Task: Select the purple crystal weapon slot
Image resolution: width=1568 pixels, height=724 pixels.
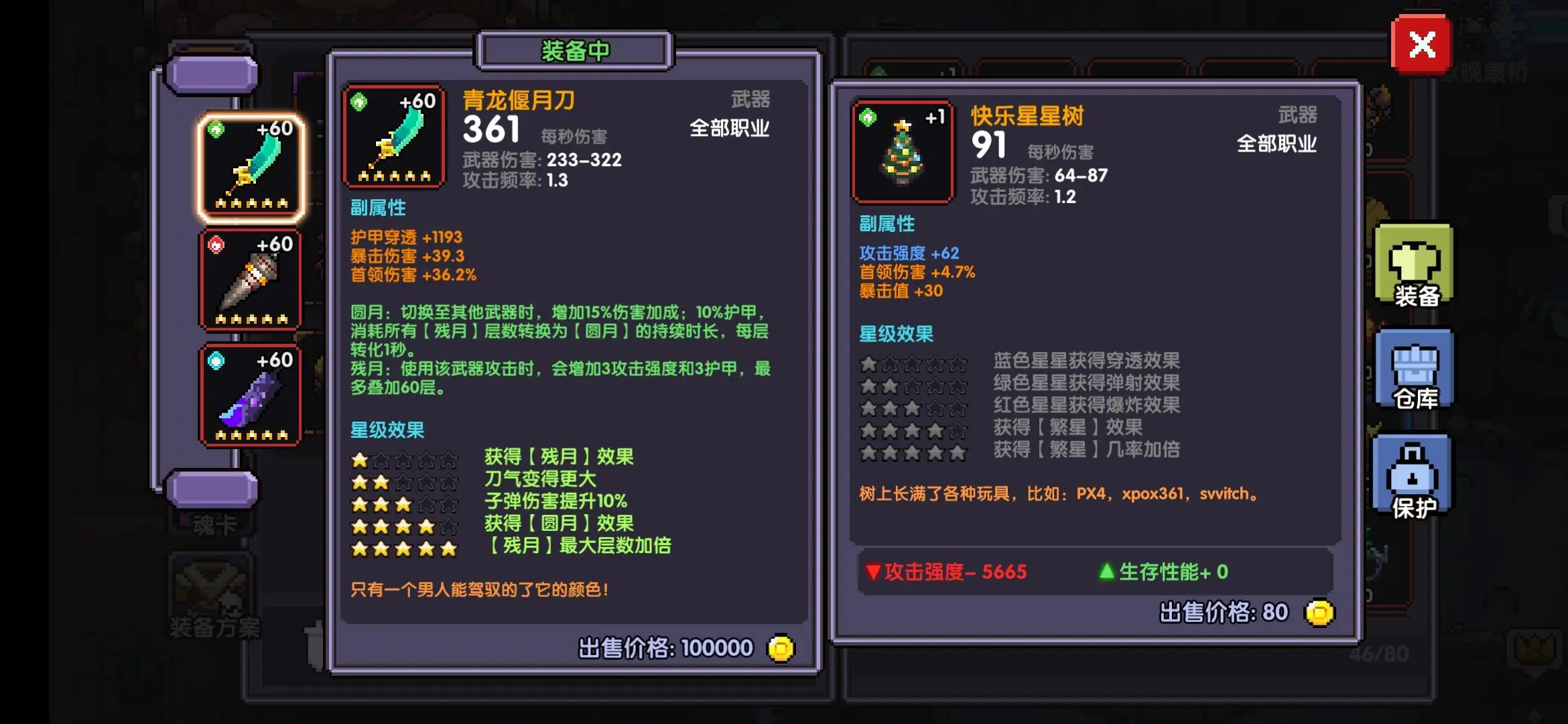Action: pyautogui.click(x=251, y=396)
